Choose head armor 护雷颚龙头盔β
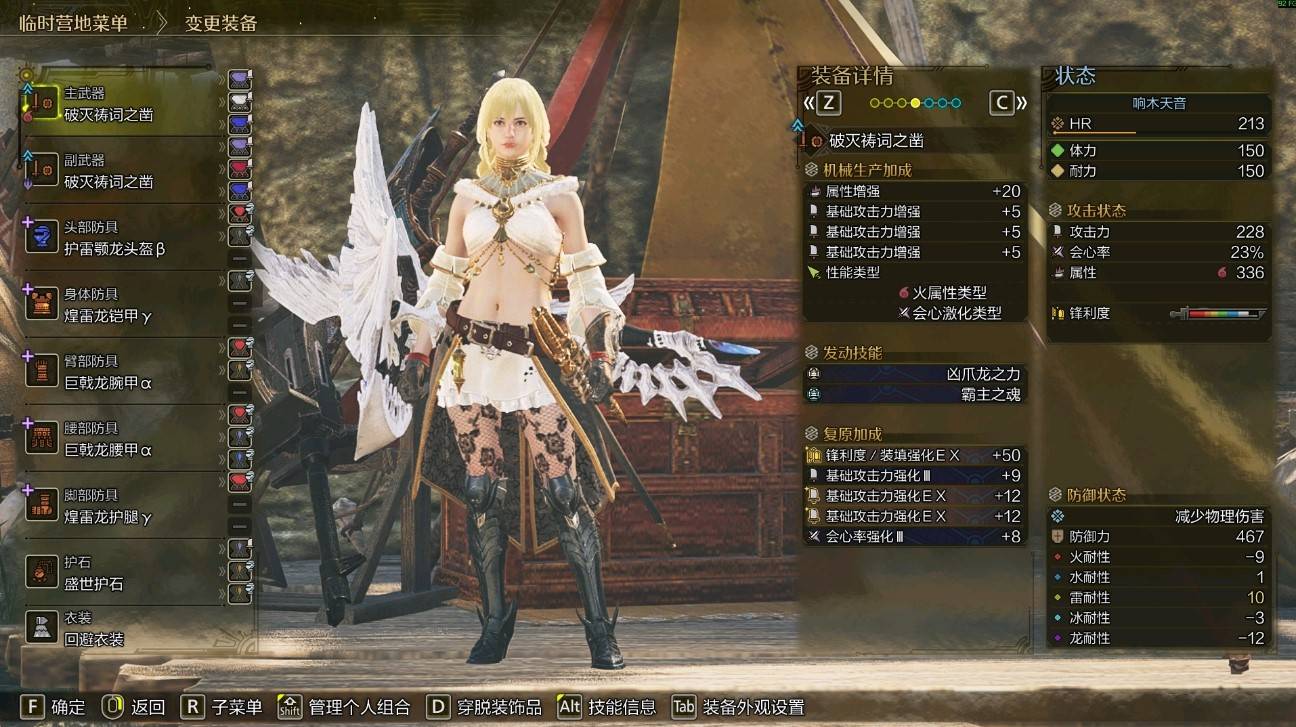The image size is (1296, 727). click(120, 238)
